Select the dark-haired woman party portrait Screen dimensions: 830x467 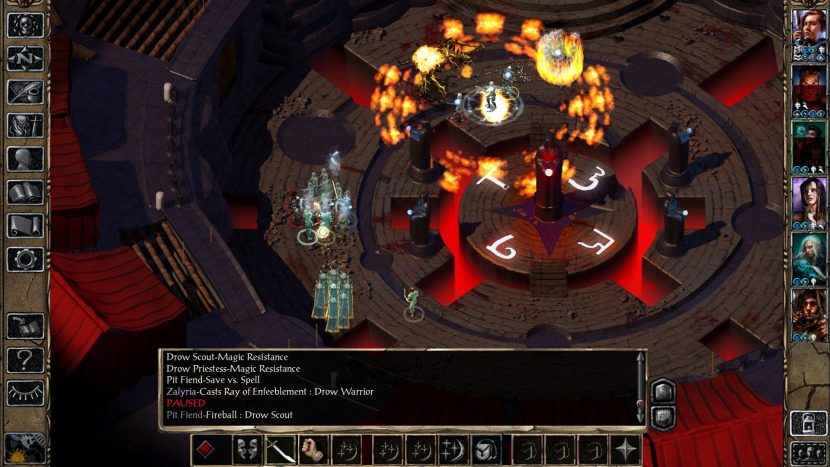(x=808, y=201)
